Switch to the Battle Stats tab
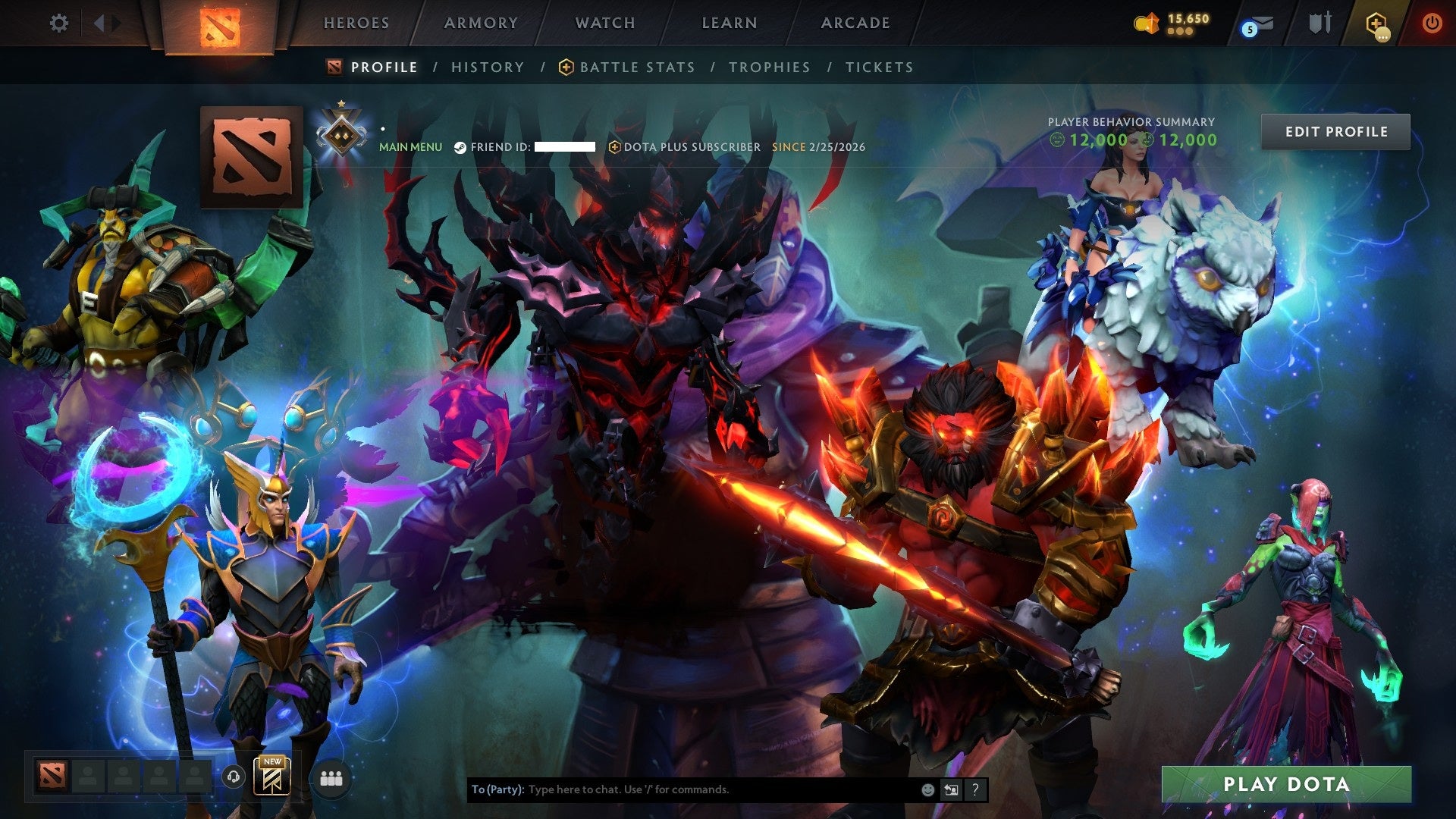The height and width of the screenshot is (819, 1456). 635,67
